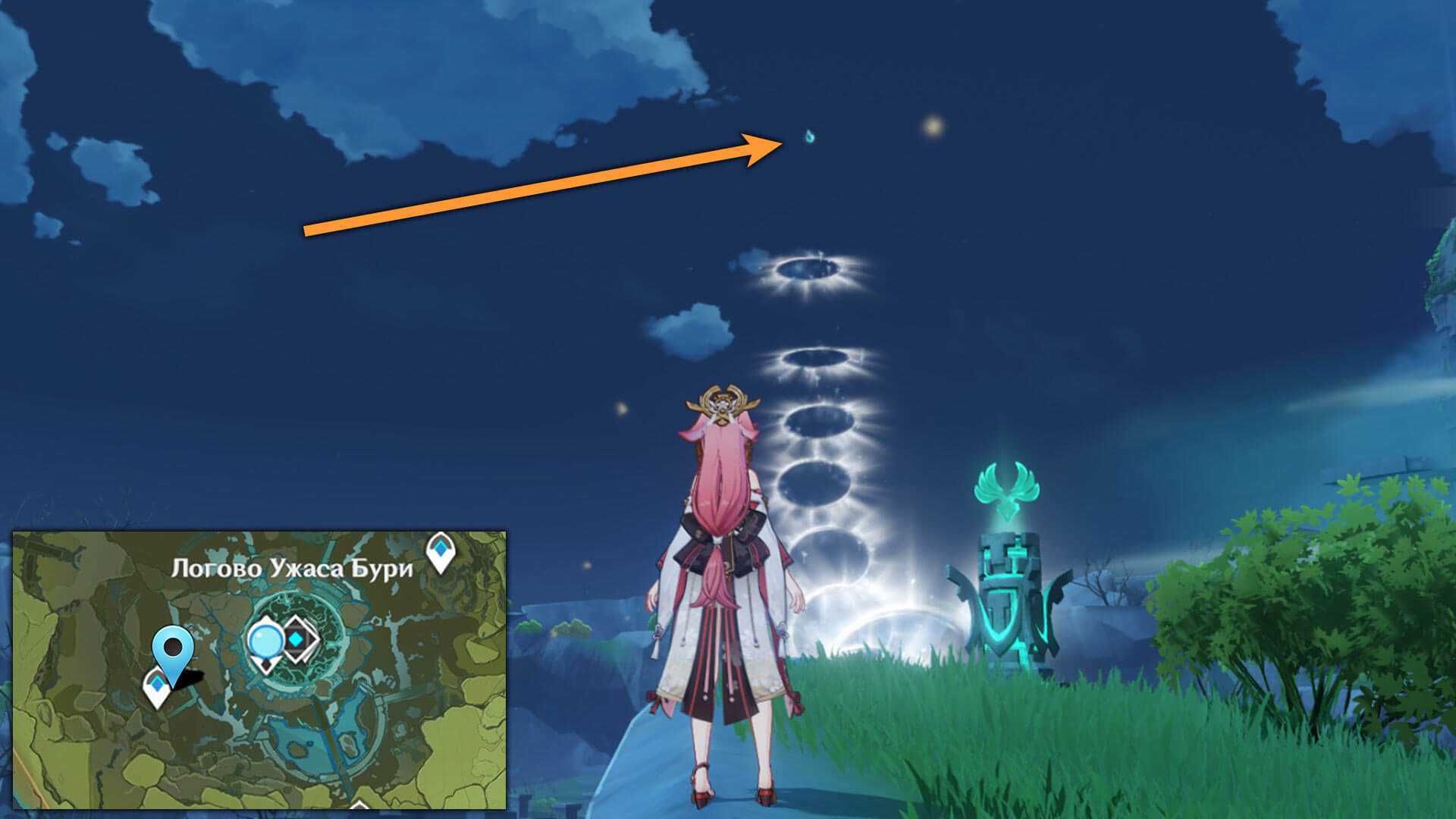Select the blue custom pin on the map
Viewport: 1456px width, 819px height.
(x=173, y=651)
